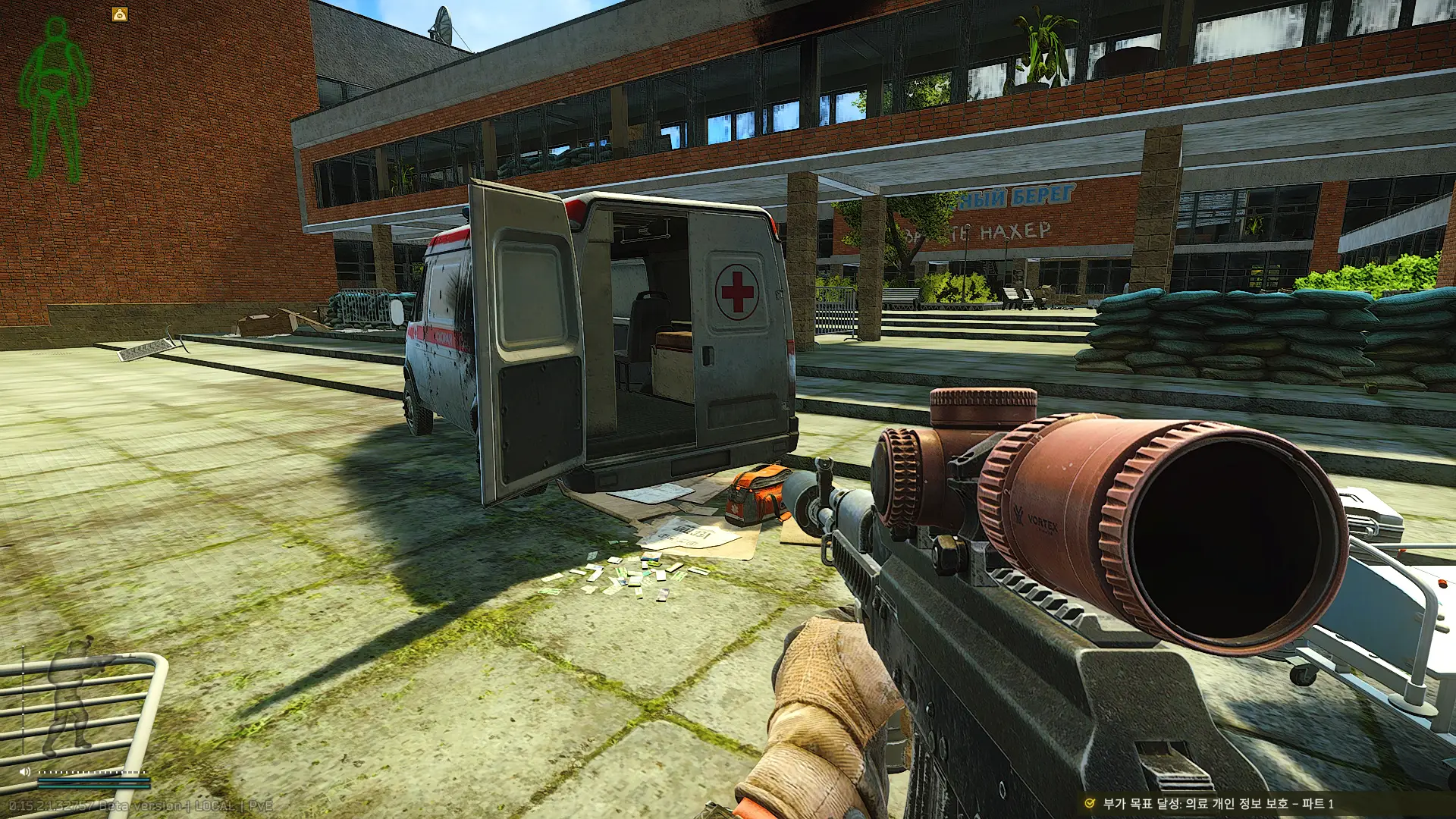Select the yellow overweight status icon
Screen dimensions: 1456x819
coord(120,14)
